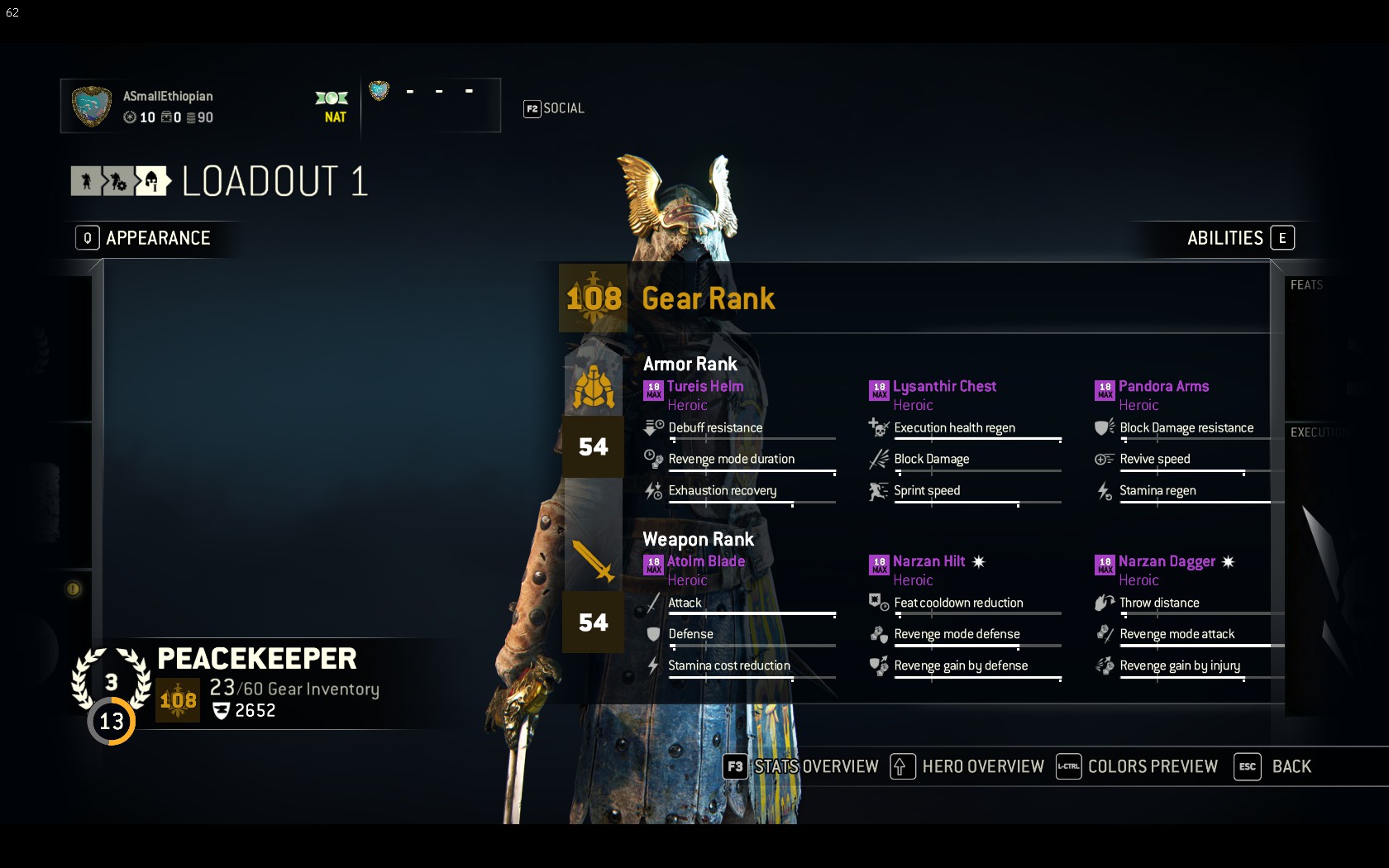
Task: Choose the Pandora Arms armor piece
Action: [x=1162, y=387]
